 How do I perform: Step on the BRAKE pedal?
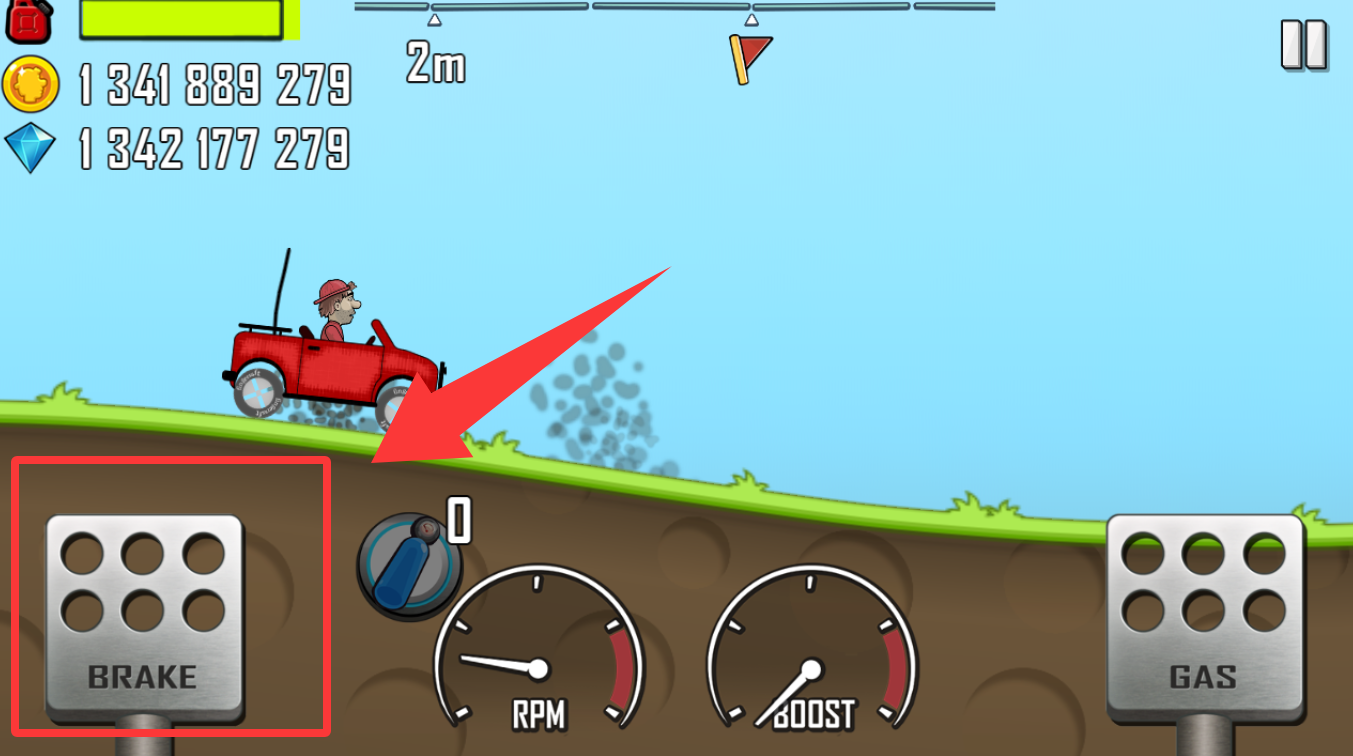pos(145,615)
